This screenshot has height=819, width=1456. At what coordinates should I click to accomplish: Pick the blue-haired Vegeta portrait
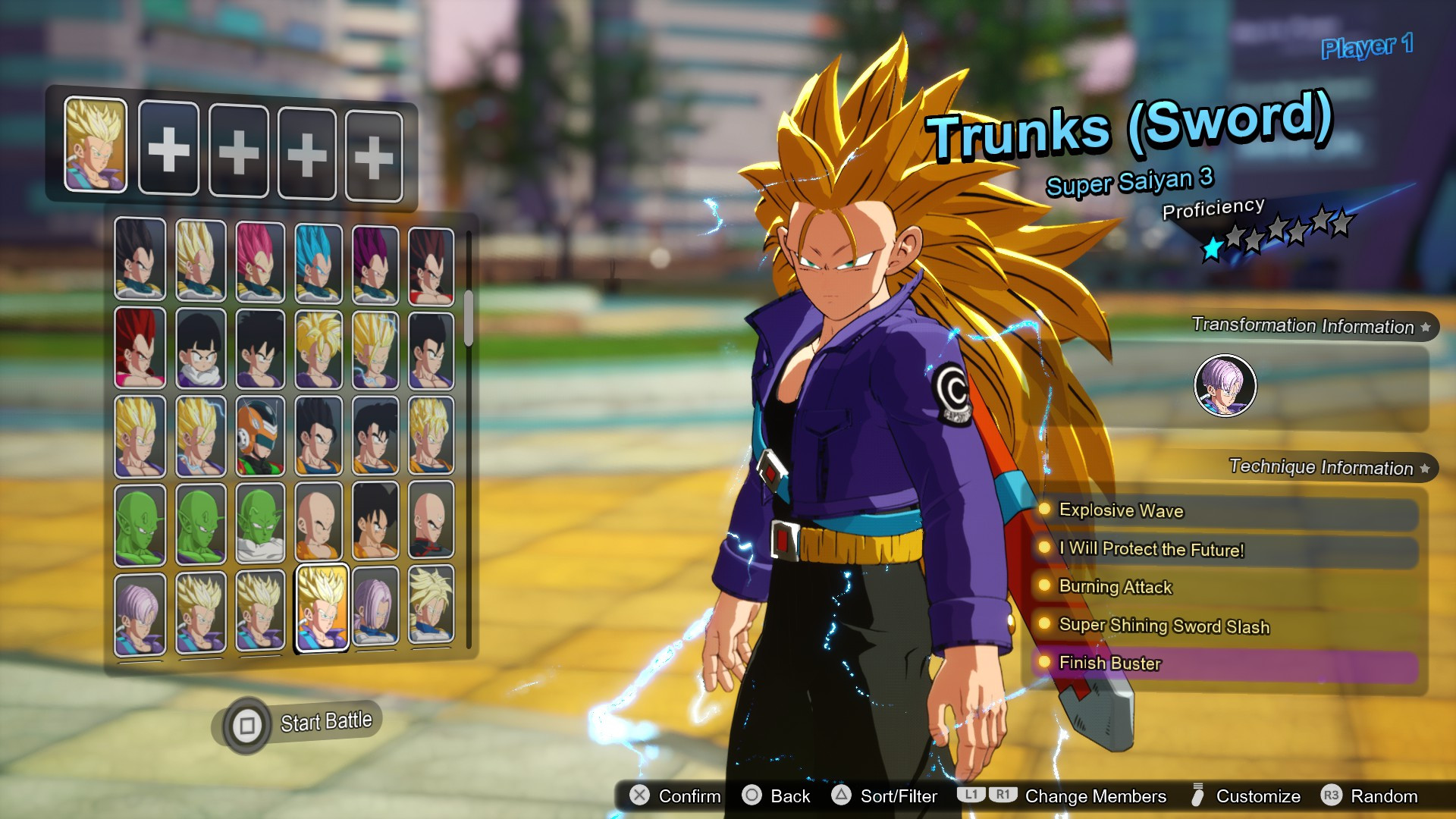(318, 262)
